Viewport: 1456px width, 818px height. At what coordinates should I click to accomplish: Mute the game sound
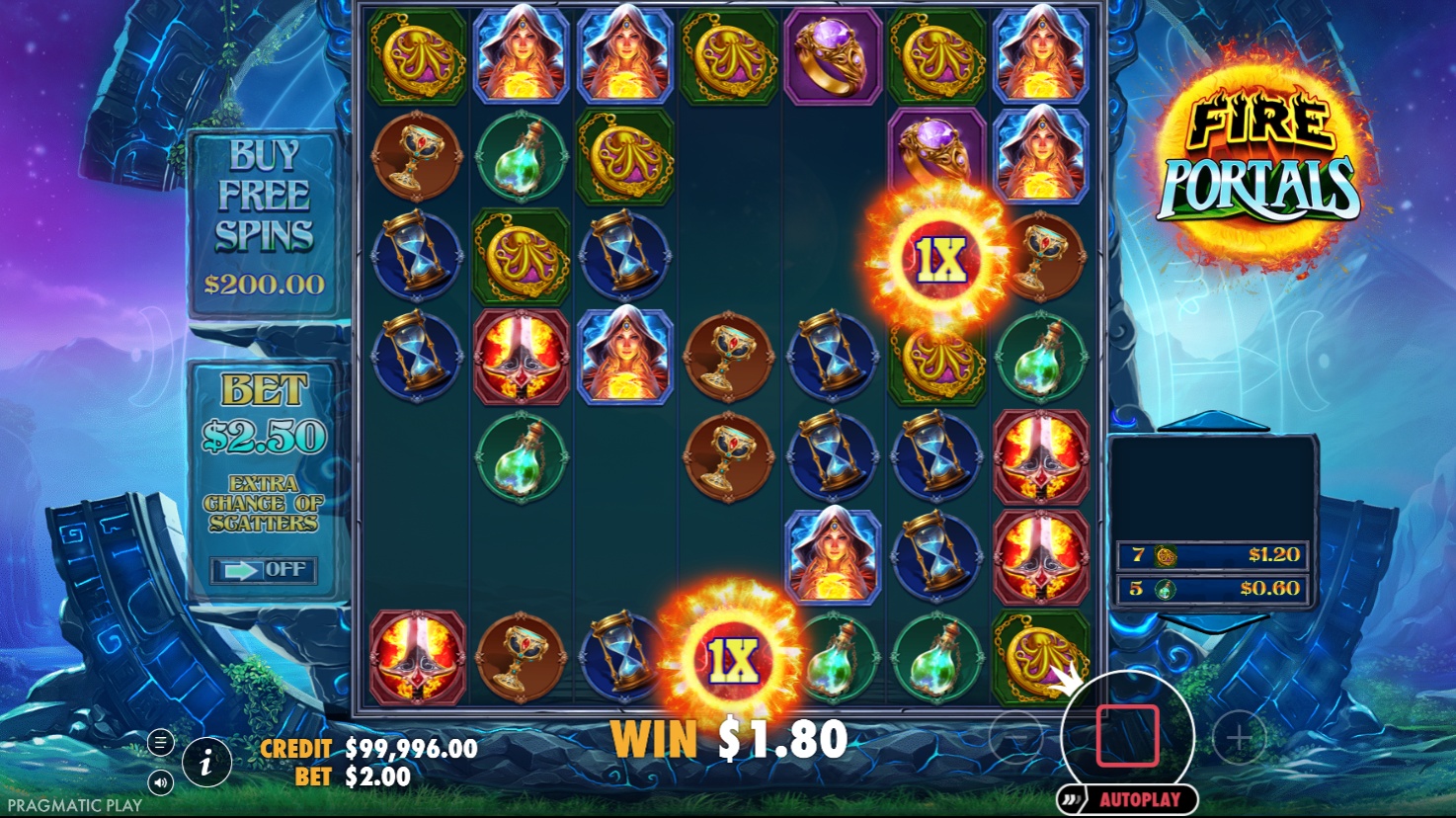[x=160, y=783]
